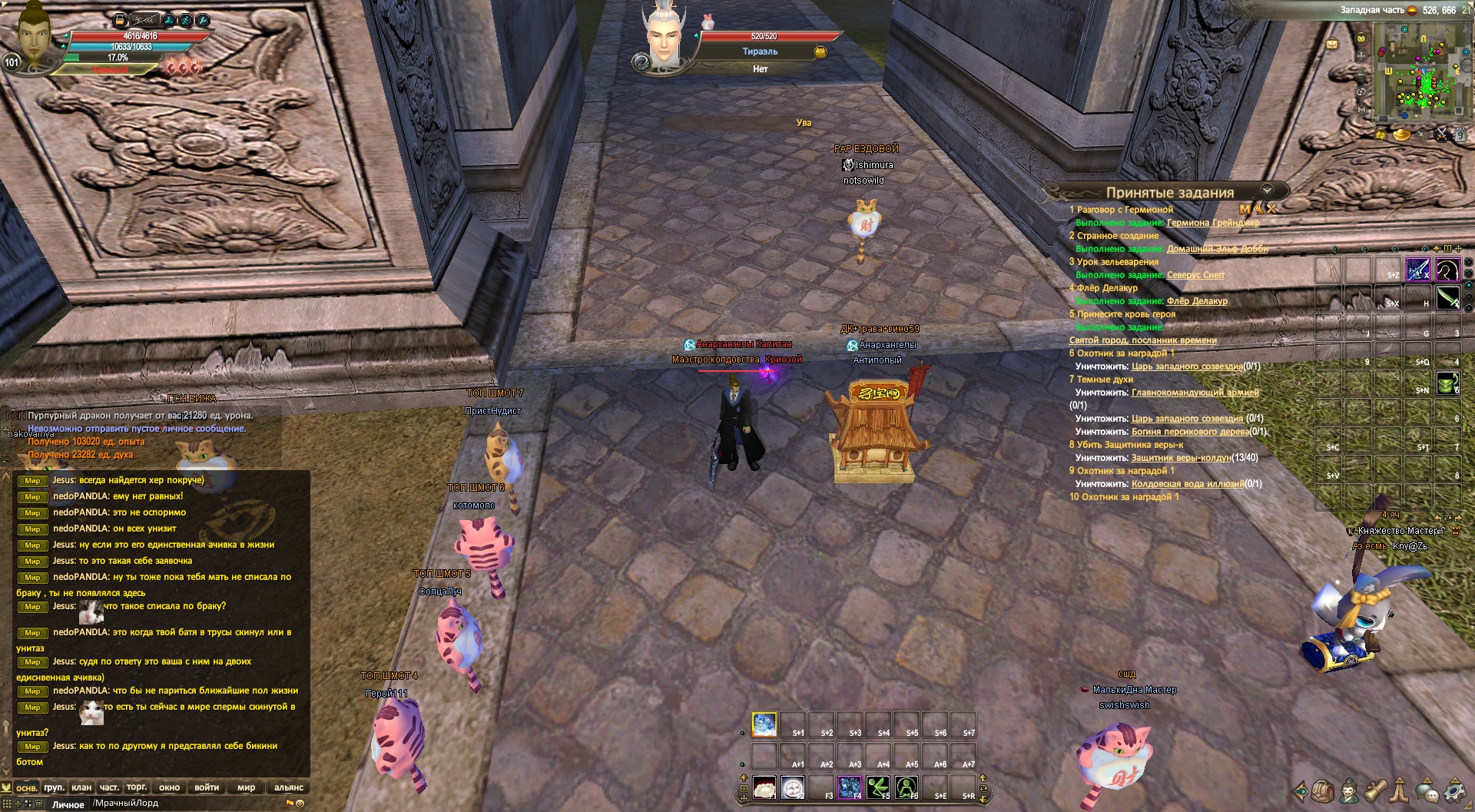1475x812 pixels.
Task: Open the gold ingot shop icon
Action: [x=1402, y=135]
